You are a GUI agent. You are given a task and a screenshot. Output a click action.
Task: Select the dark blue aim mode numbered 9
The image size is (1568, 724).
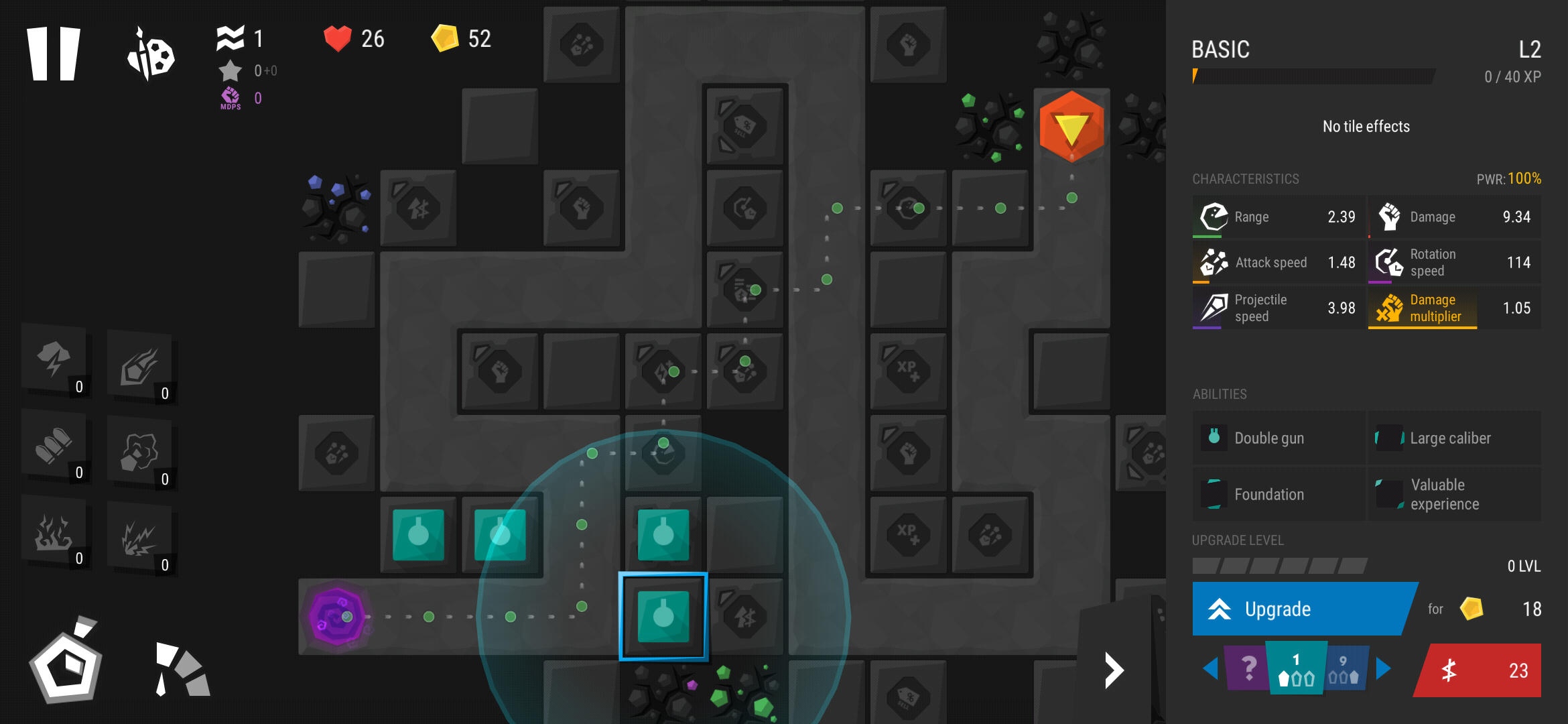[1344, 670]
